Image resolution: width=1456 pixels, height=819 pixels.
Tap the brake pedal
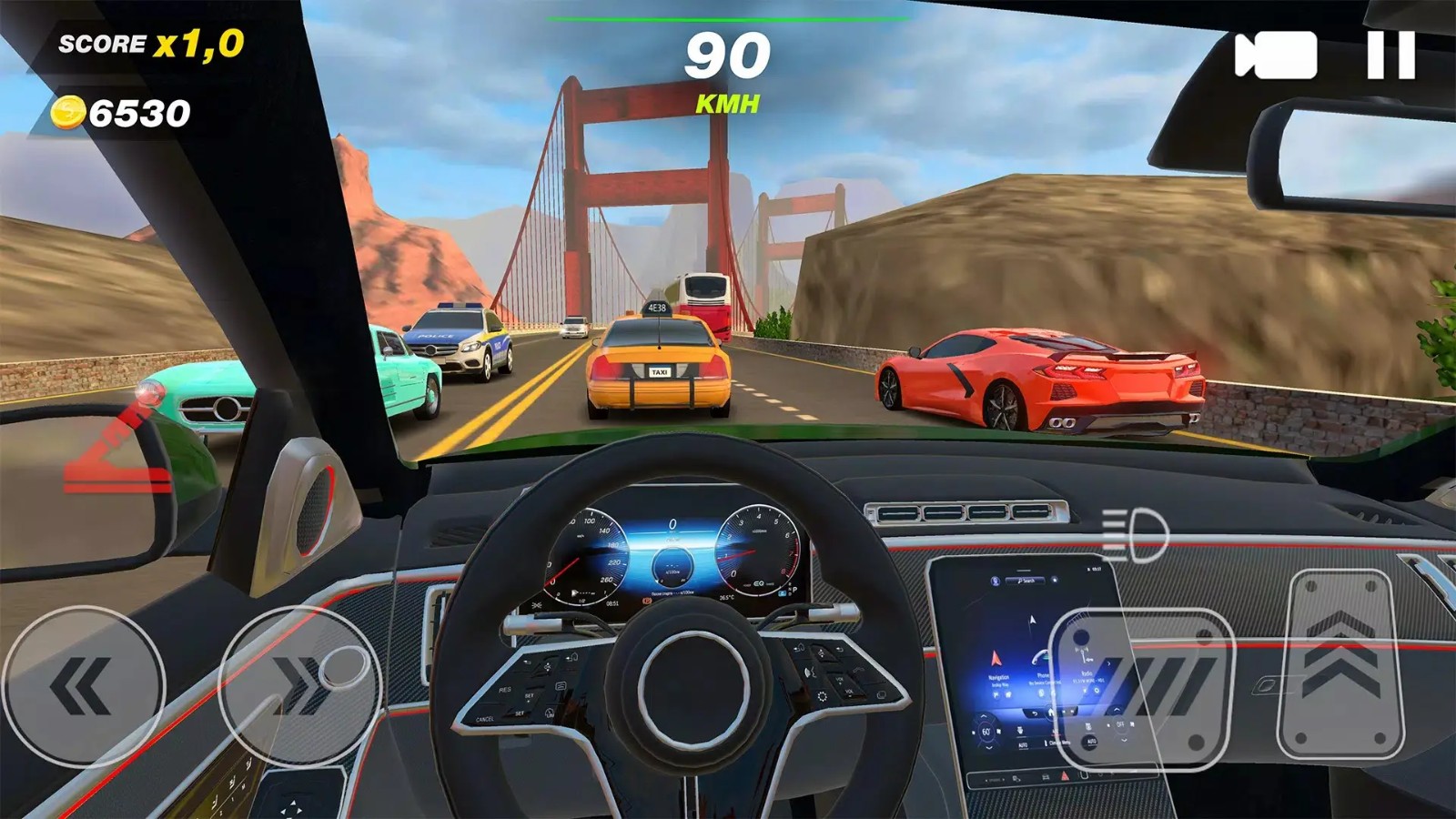[1142, 689]
